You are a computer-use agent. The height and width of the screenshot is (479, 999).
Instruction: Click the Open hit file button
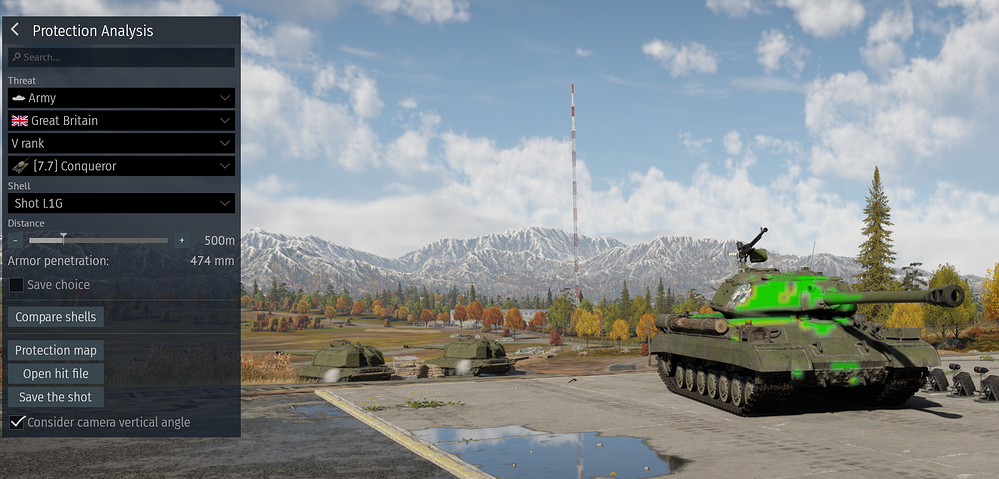(56, 374)
